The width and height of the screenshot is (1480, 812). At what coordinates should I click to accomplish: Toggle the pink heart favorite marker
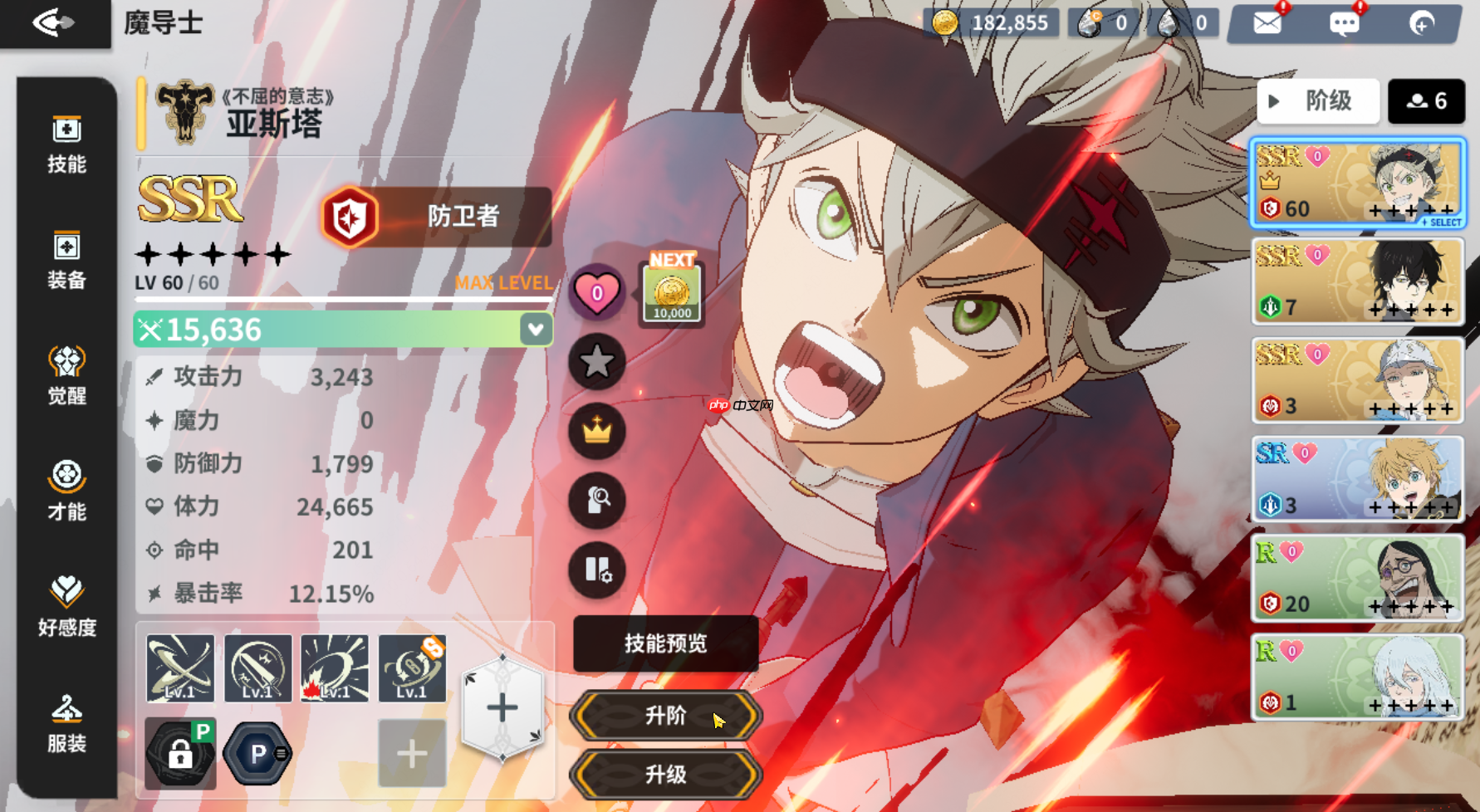click(x=596, y=292)
